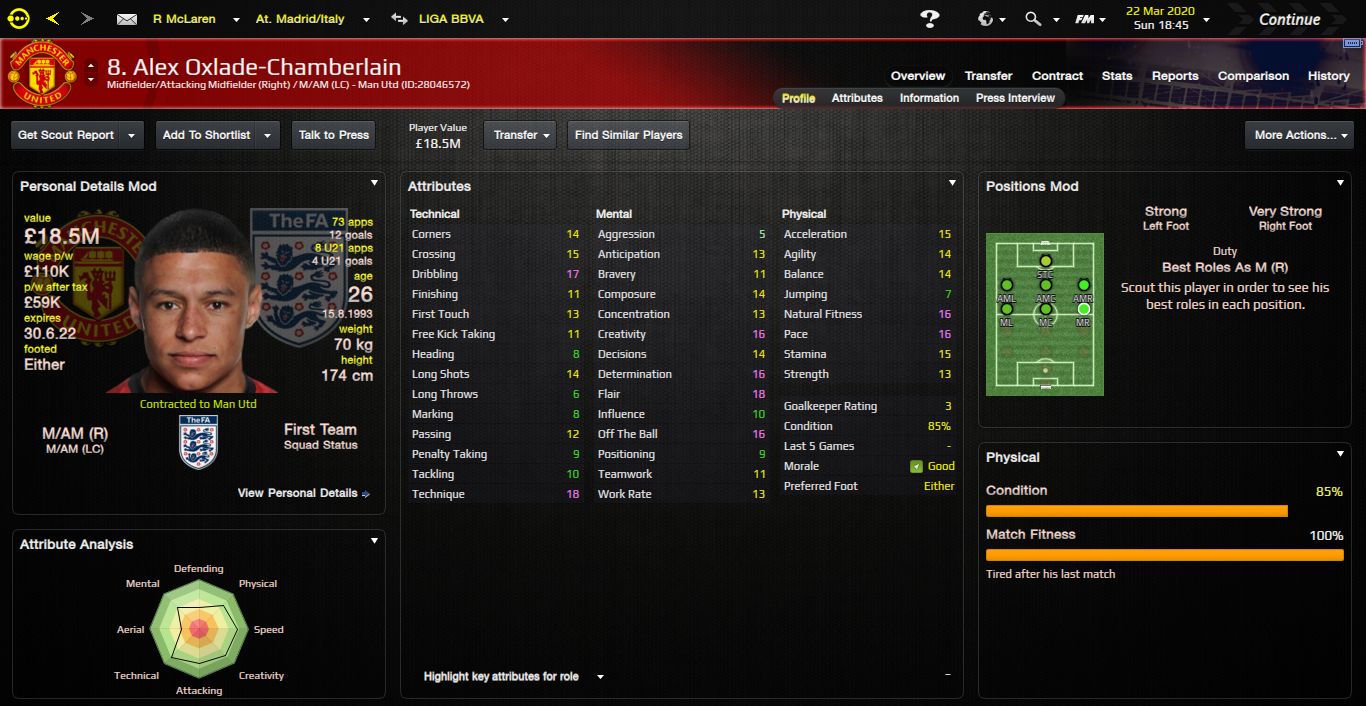The height and width of the screenshot is (706, 1366).
Task: Open the More Actions menu
Action: click(x=1299, y=135)
